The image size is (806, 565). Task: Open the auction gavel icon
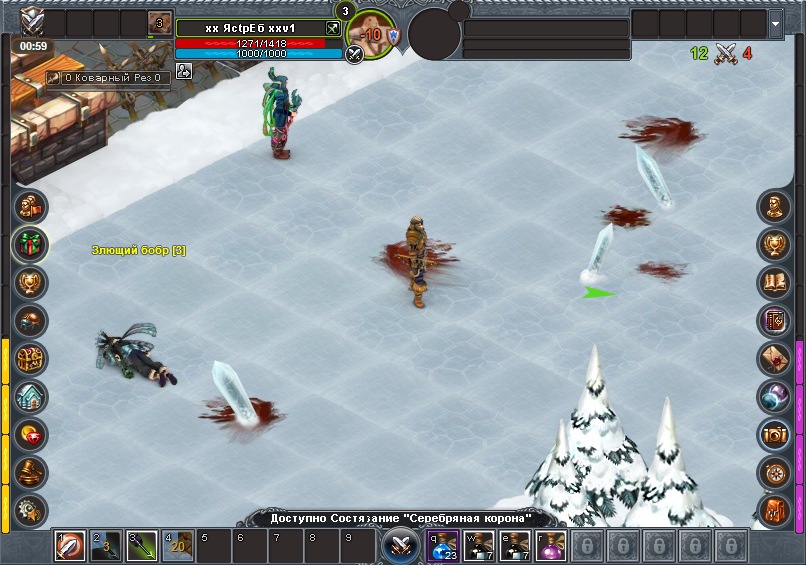click(x=31, y=472)
